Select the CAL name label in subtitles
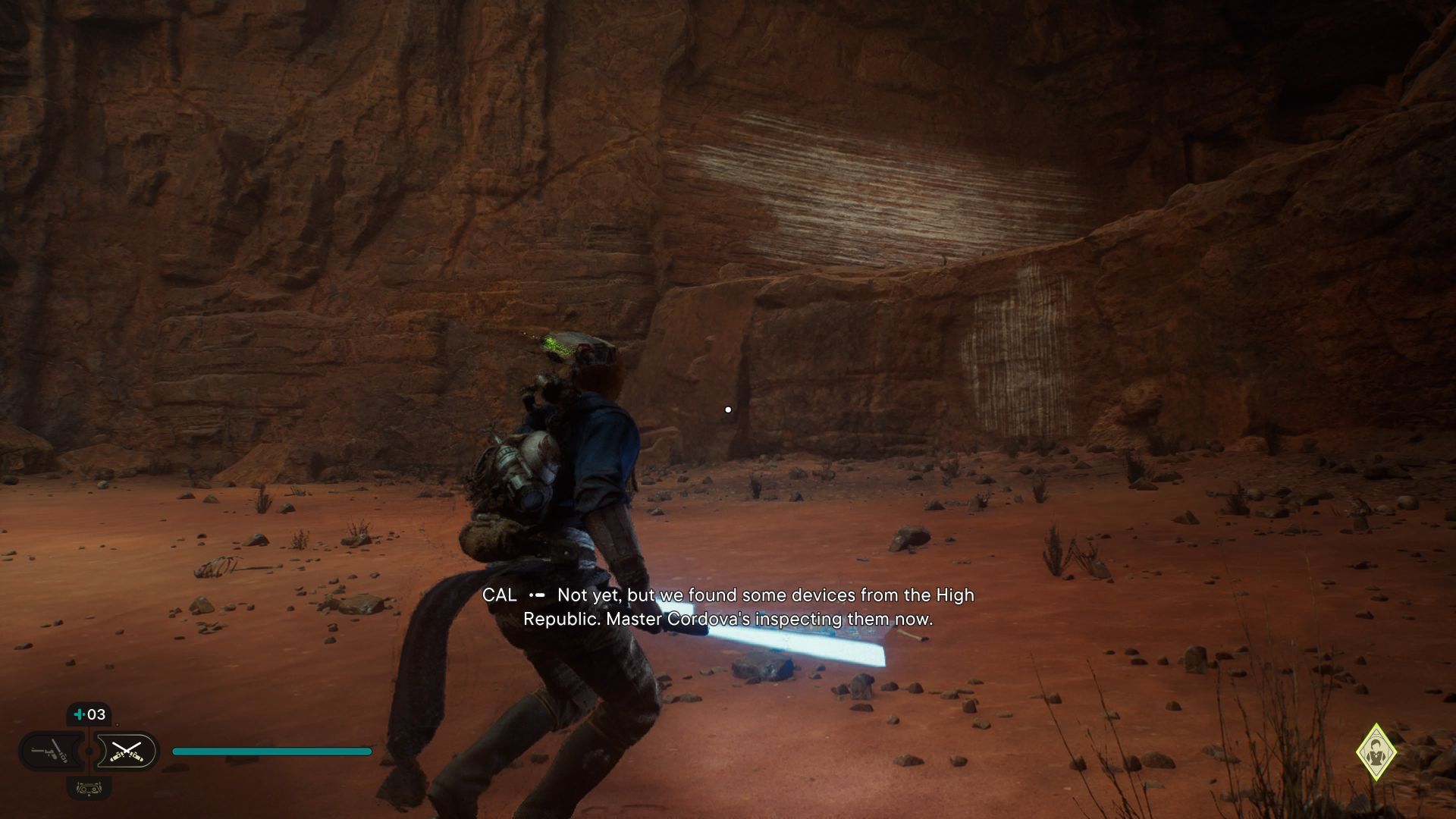 pos(500,596)
